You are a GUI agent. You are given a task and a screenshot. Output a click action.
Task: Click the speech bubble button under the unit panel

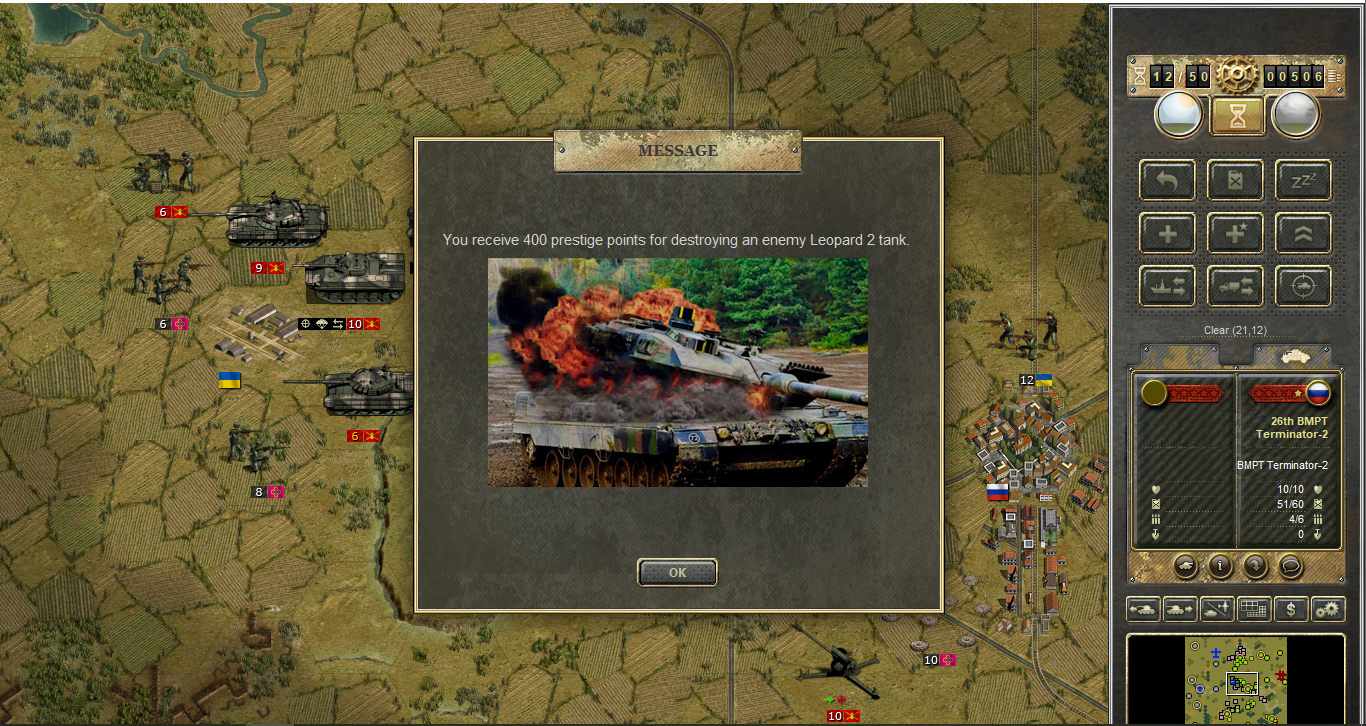[1291, 566]
